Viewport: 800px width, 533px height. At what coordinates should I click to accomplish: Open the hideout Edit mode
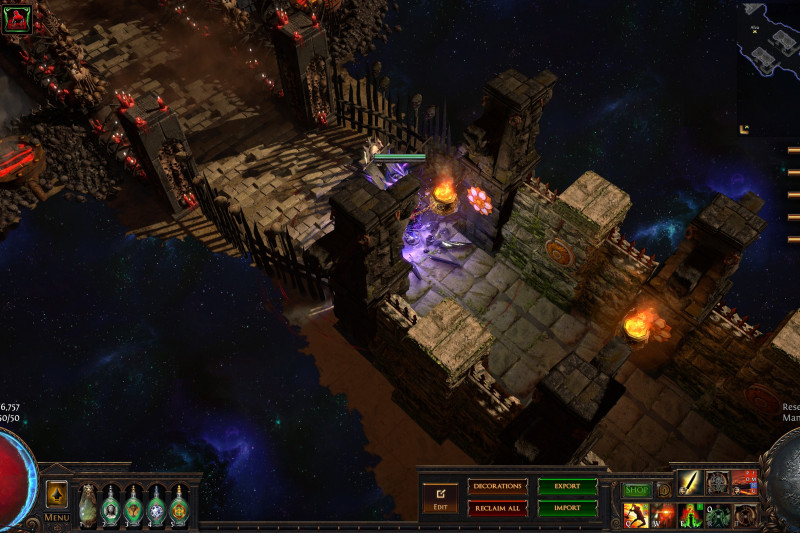click(440, 496)
